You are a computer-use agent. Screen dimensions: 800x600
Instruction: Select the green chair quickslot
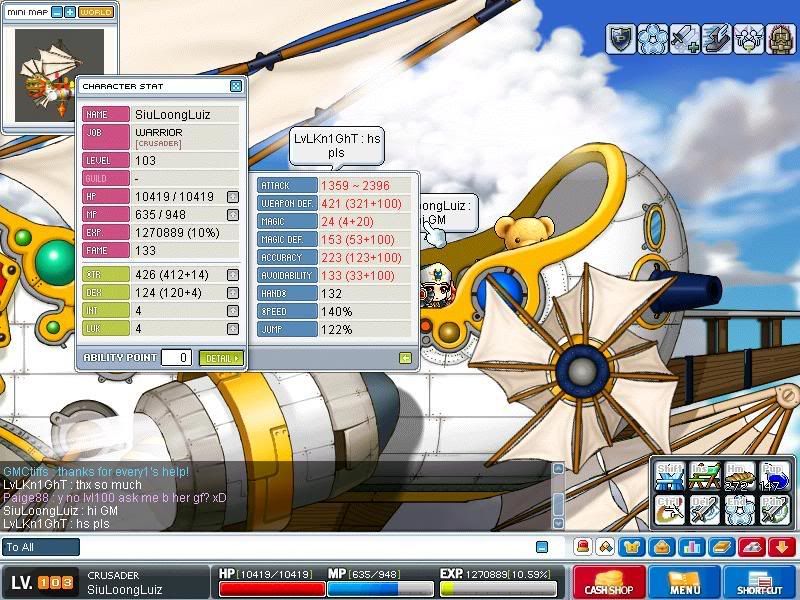tap(705, 478)
